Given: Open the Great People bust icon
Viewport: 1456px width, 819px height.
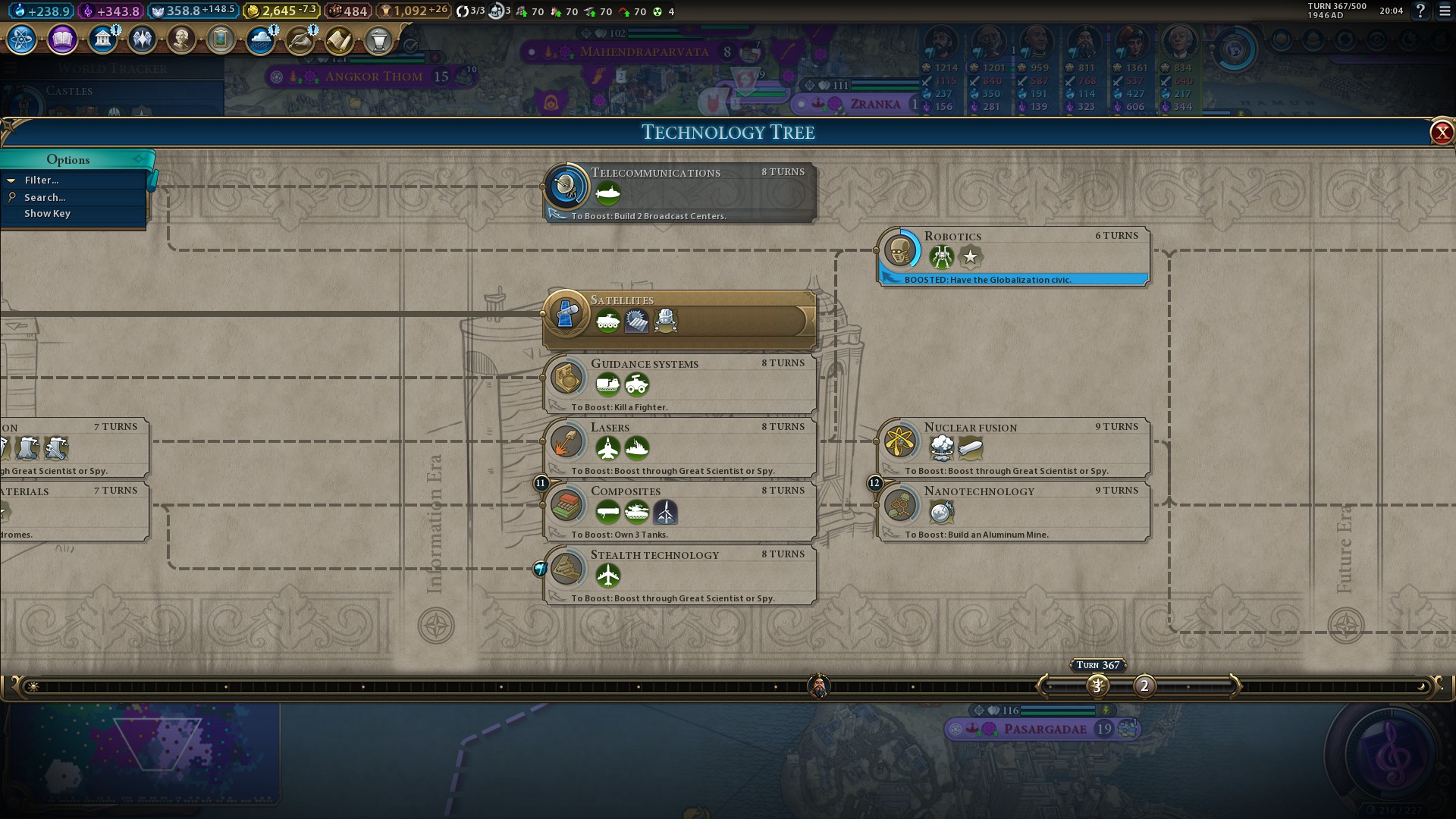Looking at the screenshot, I should [x=181, y=39].
